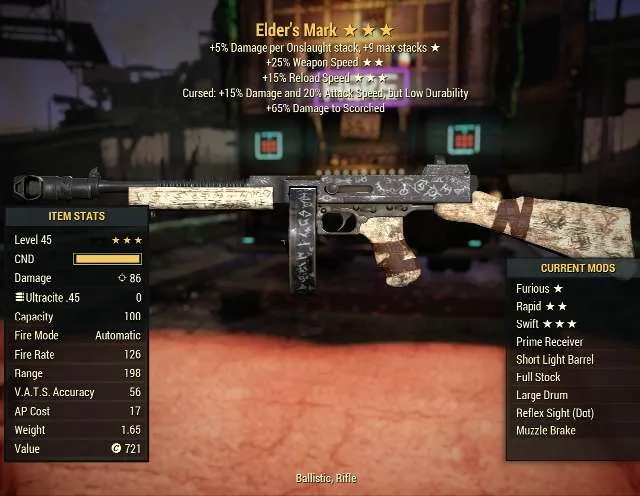
Task: Choose the Full Stock mod row
Action: coord(538,377)
